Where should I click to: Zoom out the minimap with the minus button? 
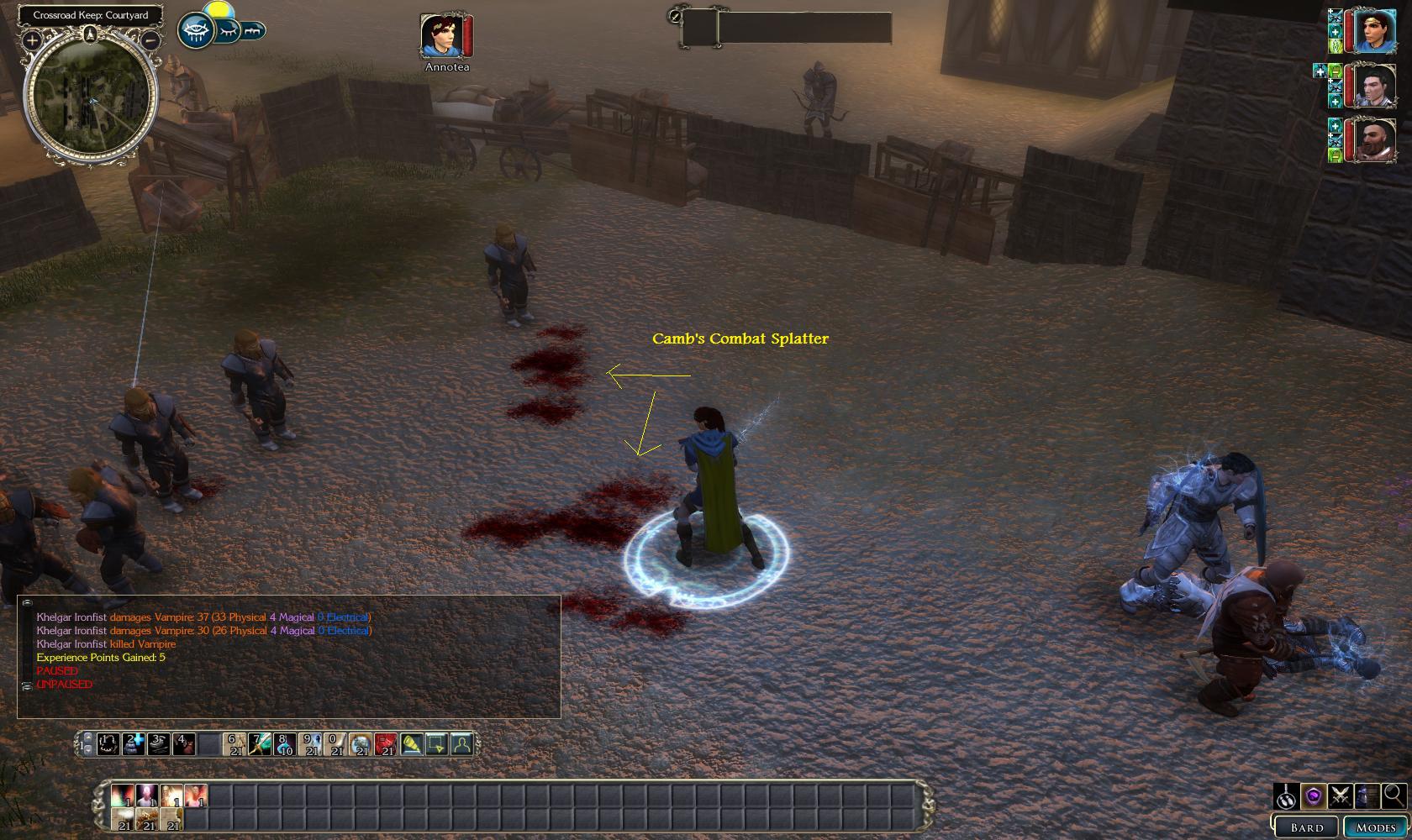150,39
